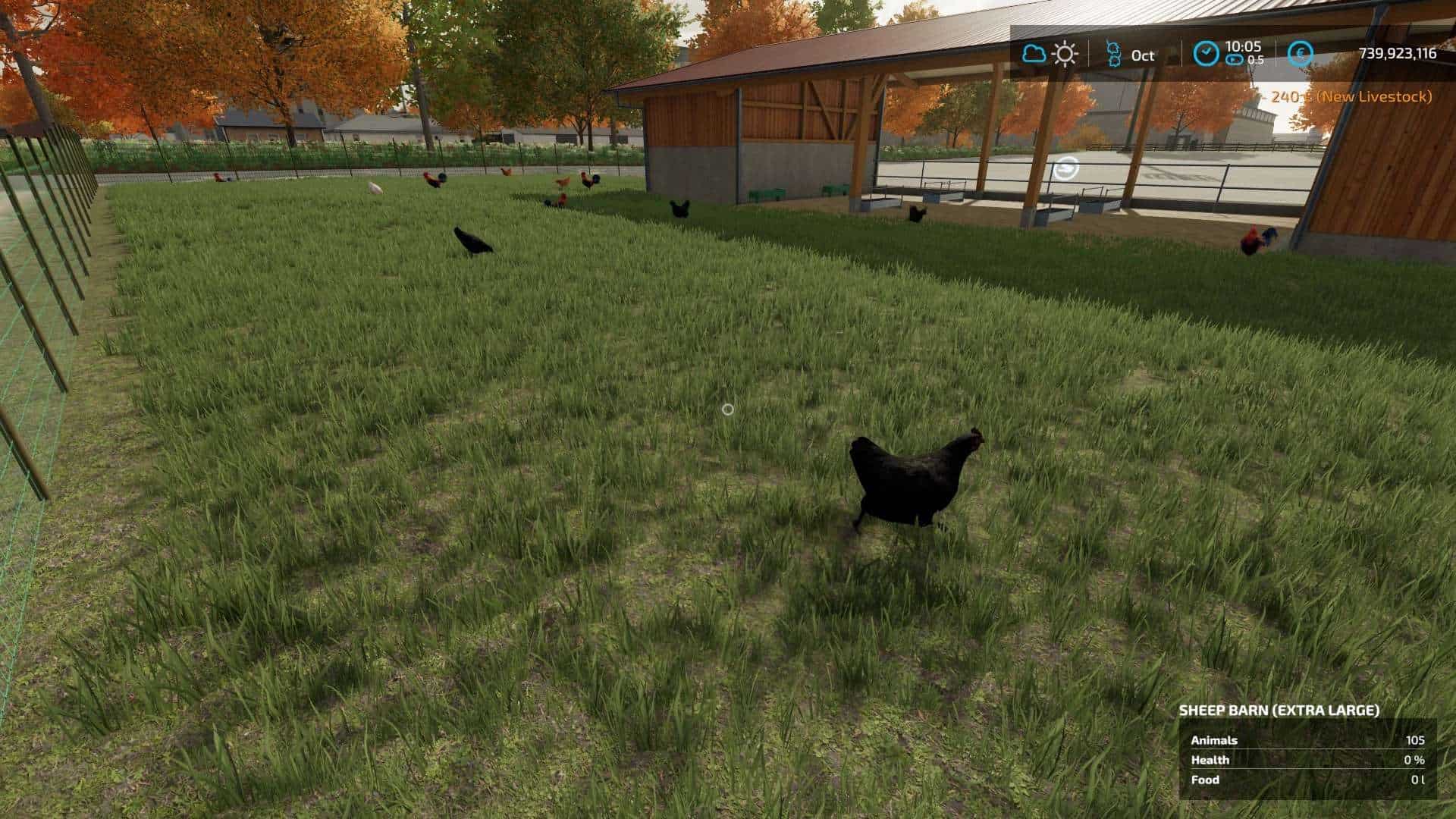
Task: Click the 10:05 time display
Action: click(1244, 45)
